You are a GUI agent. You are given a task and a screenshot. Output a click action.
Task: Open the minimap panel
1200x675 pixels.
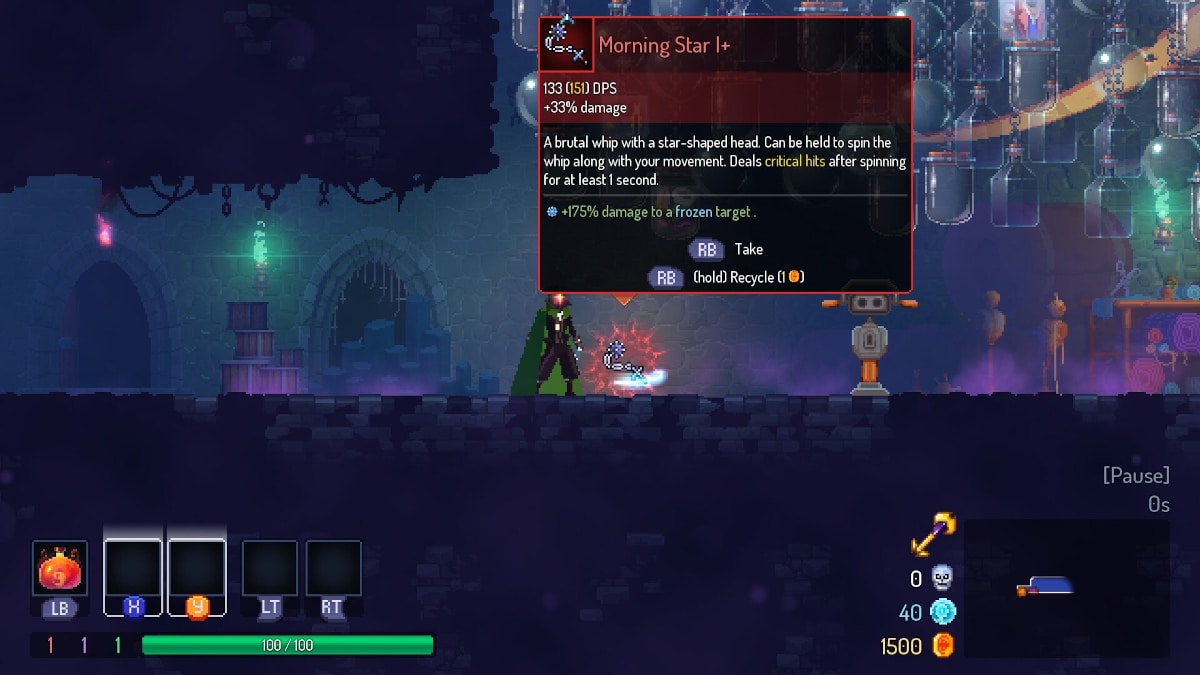pyautogui.click(x=1066, y=587)
